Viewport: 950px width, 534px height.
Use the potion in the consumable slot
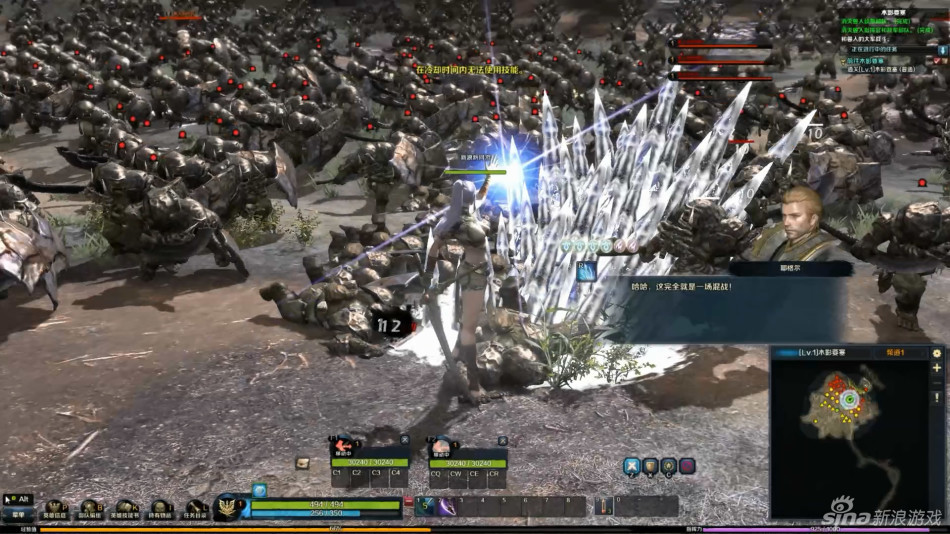pos(605,506)
